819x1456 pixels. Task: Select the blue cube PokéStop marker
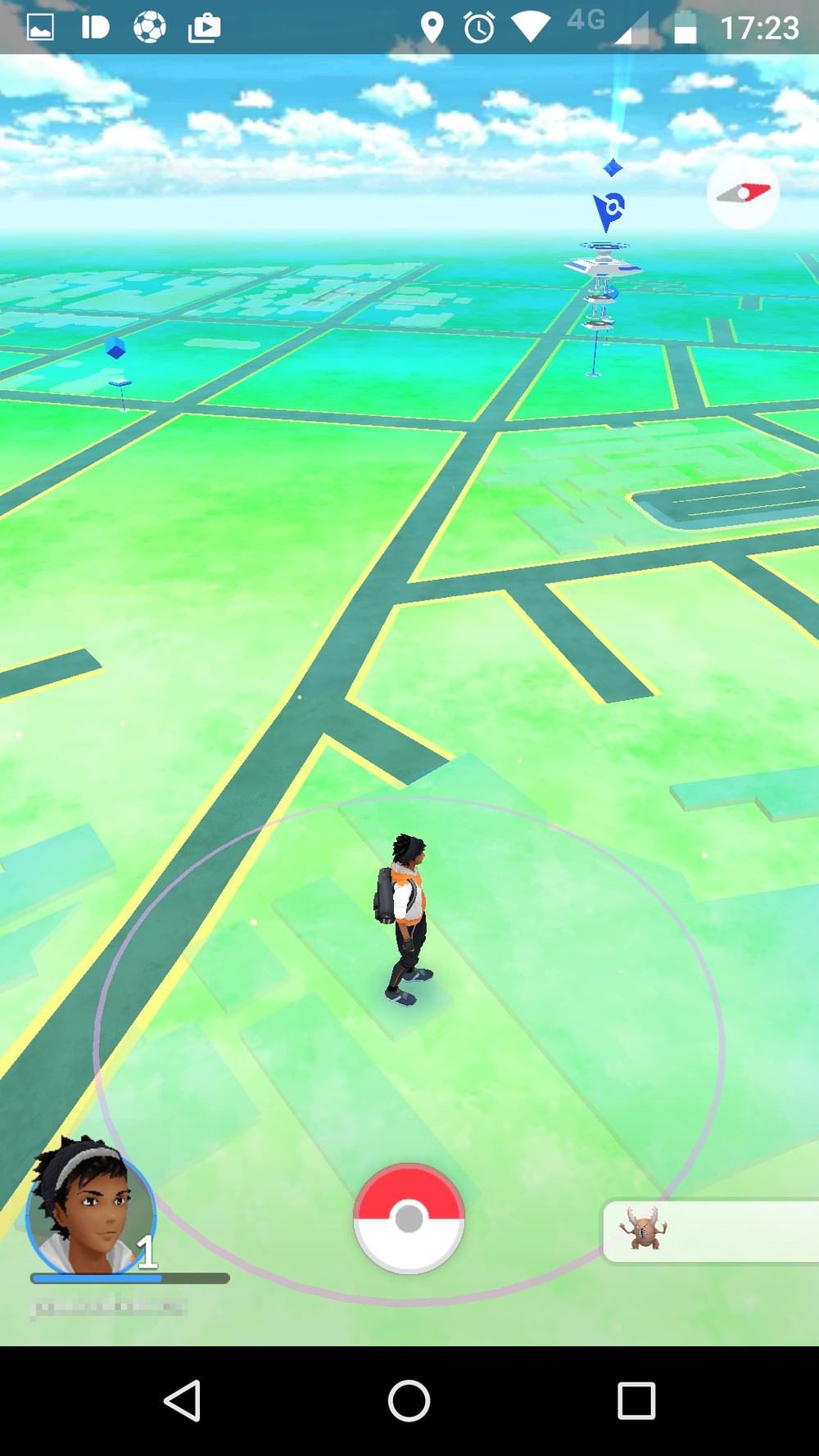click(x=116, y=350)
